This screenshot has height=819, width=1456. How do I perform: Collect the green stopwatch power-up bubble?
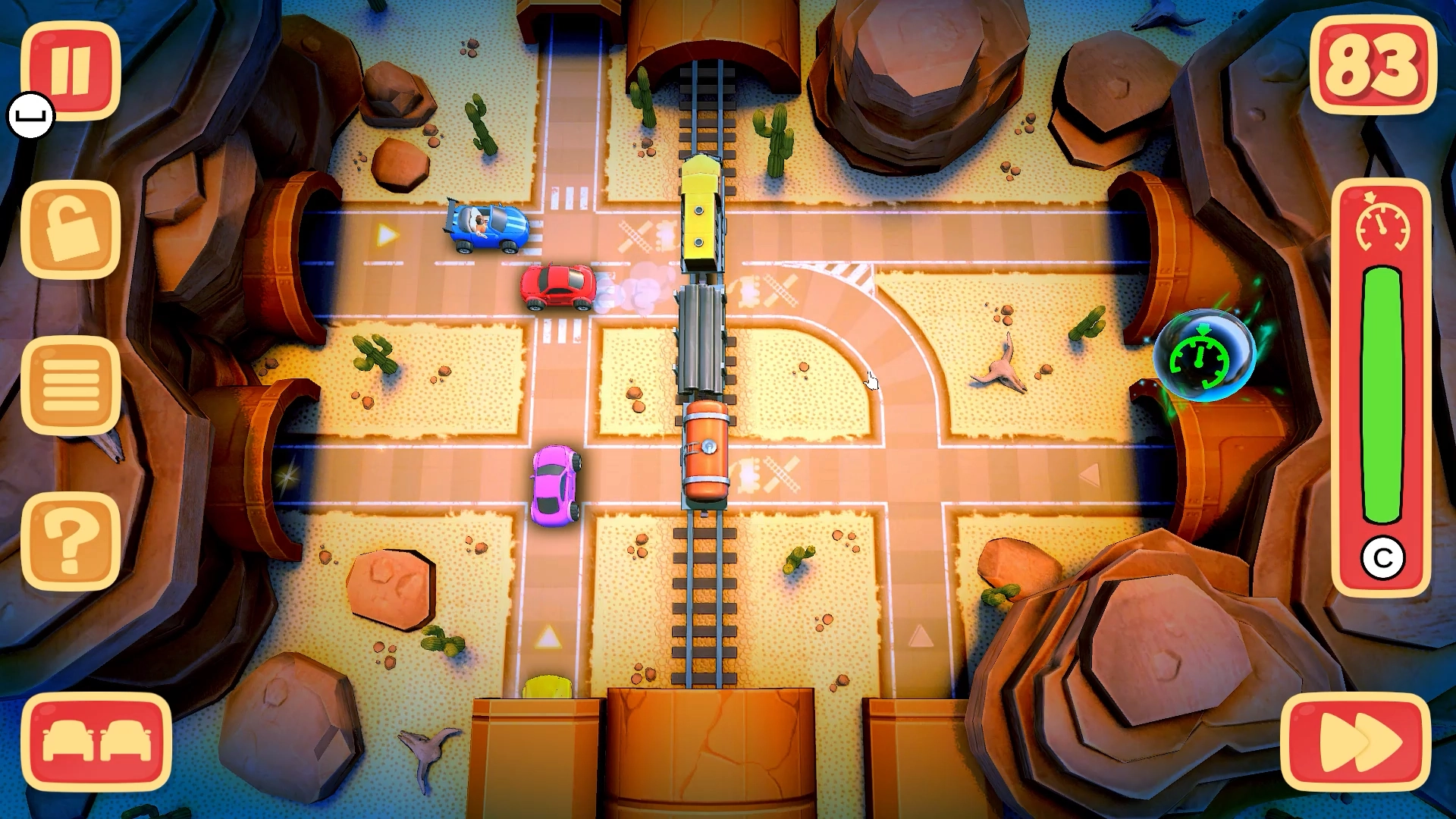click(1203, 356)
